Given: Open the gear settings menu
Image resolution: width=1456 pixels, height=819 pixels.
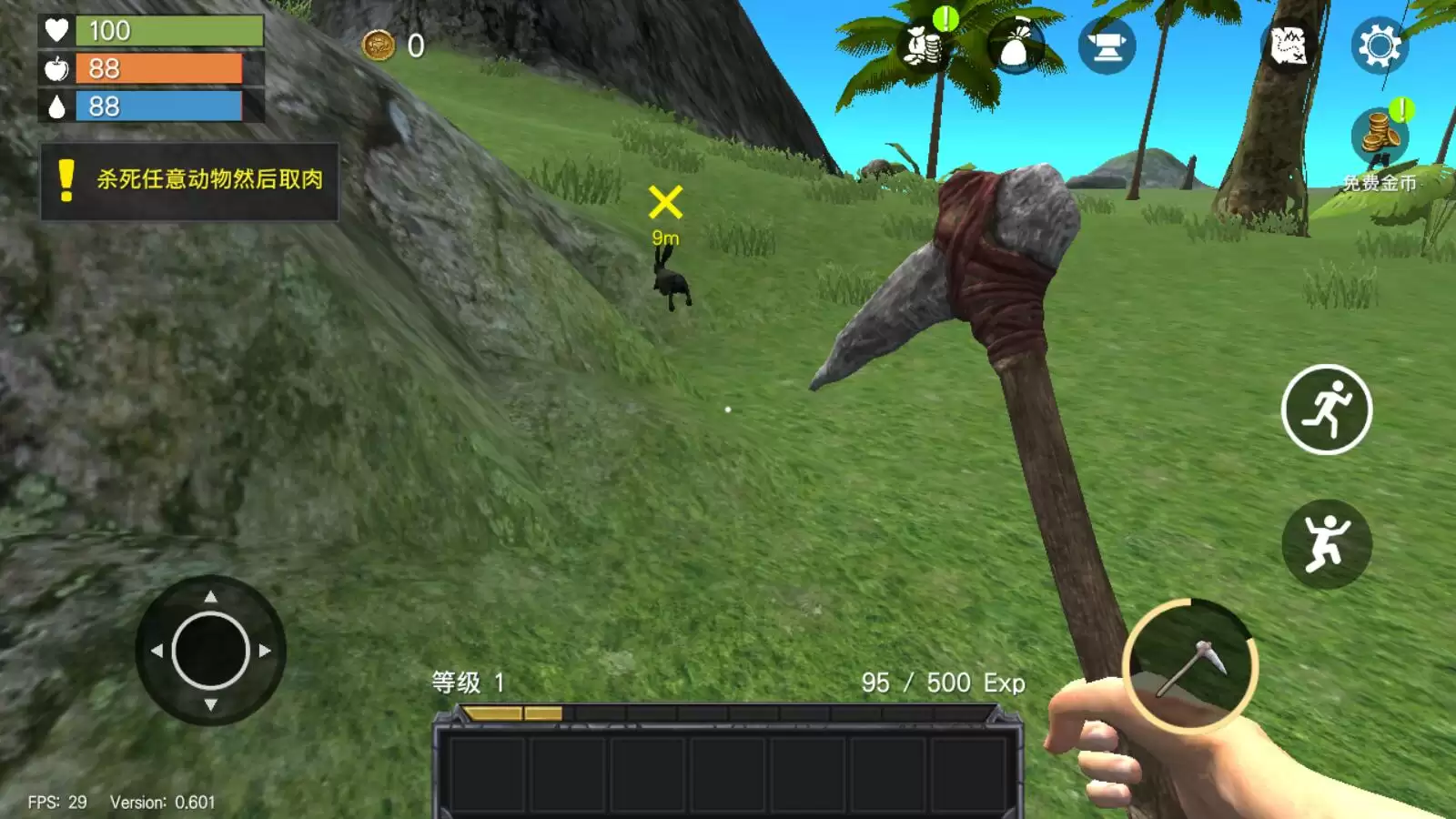Looking at the screenshot, I should coord(1379,45).
